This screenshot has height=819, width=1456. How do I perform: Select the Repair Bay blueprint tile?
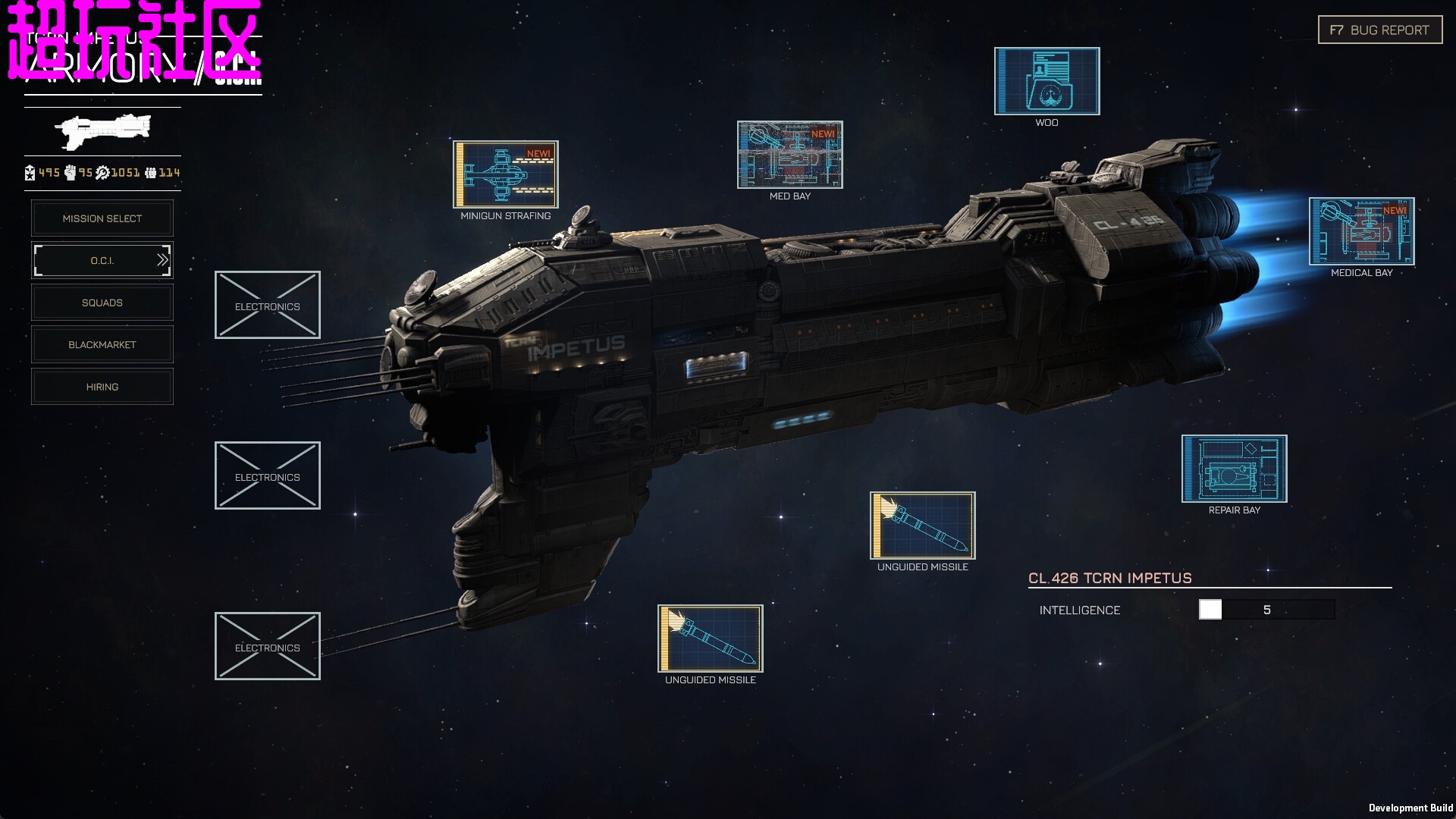[1234, 469]
